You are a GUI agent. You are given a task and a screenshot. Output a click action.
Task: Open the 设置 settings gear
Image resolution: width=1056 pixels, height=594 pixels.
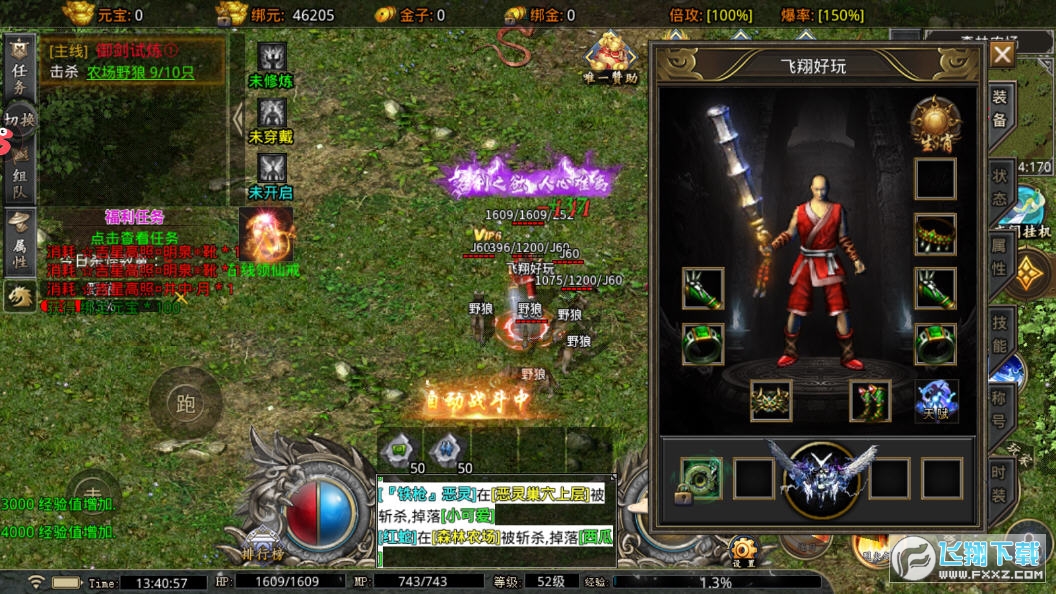point(742,551)
